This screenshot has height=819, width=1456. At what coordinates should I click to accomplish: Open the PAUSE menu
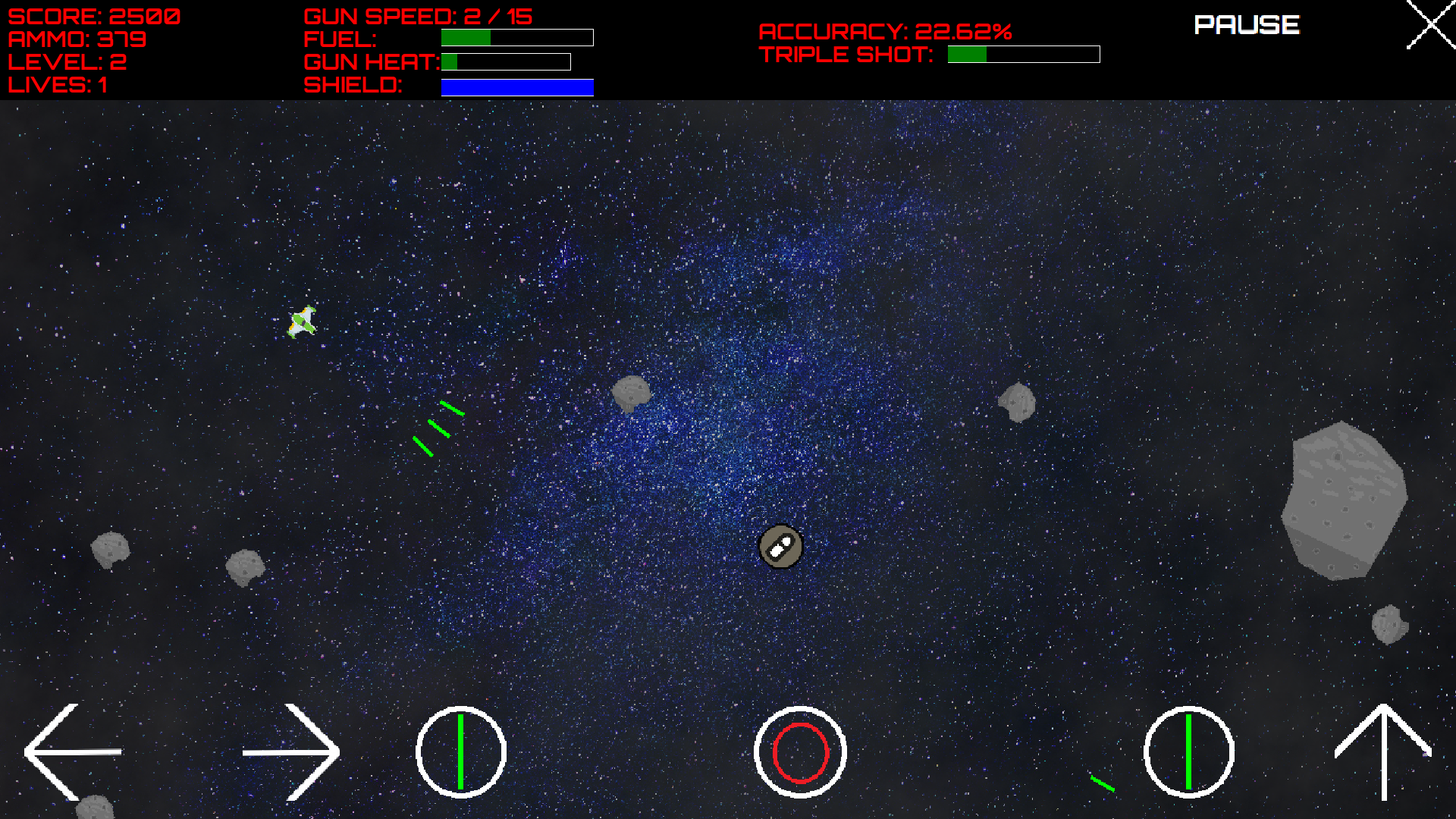[1246, 25]
